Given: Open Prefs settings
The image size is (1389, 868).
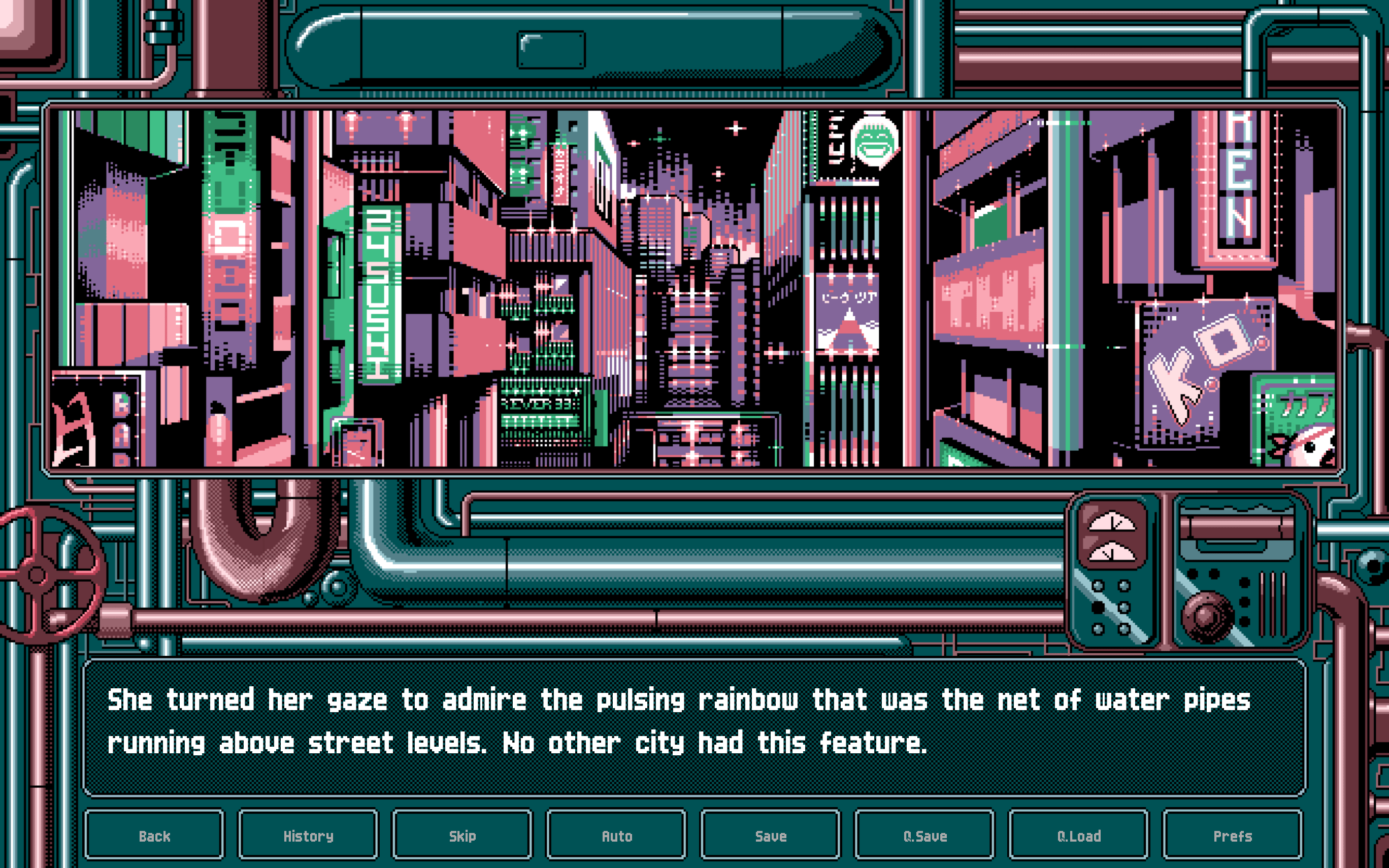Looking at the screenshot, I should 1232,836.
